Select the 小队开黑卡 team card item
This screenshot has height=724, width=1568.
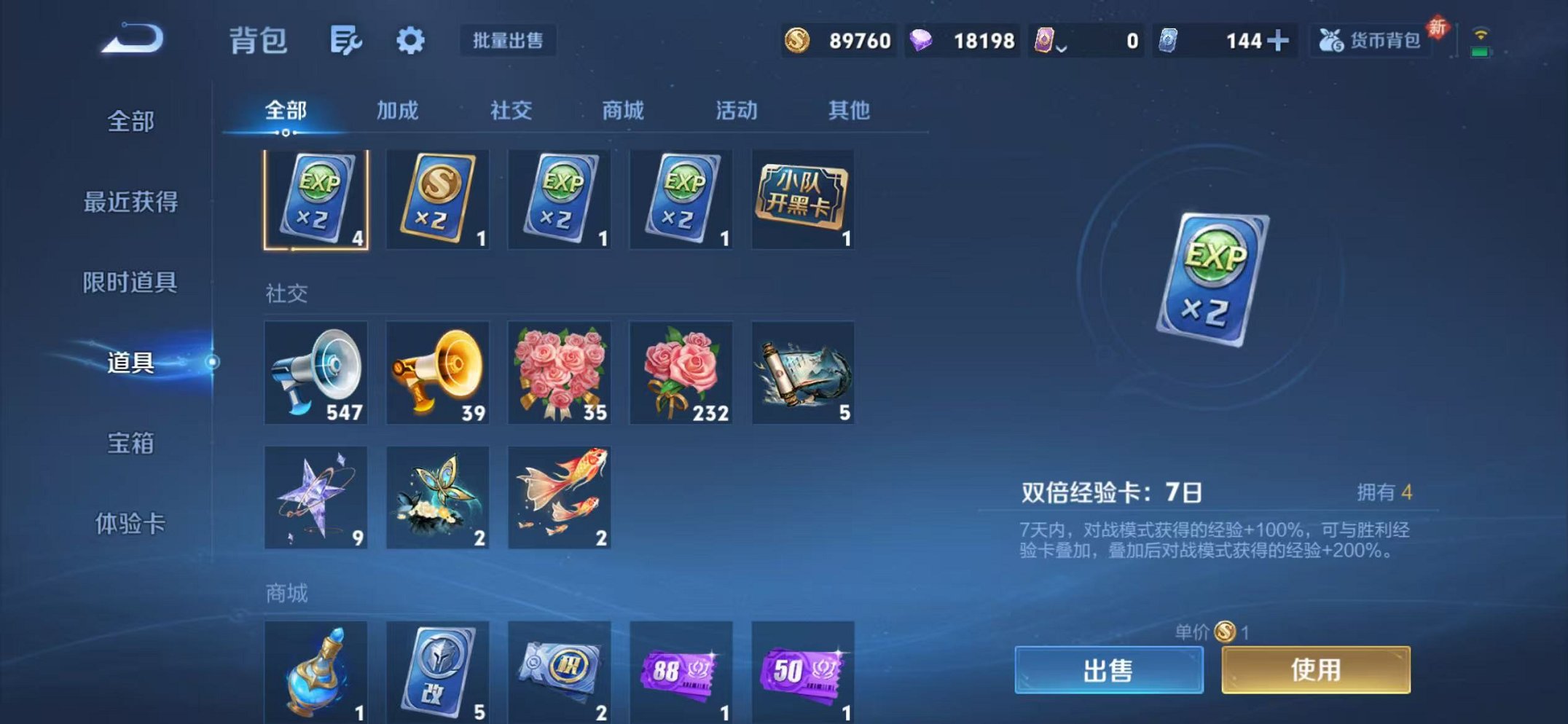(x=801, y=198)
